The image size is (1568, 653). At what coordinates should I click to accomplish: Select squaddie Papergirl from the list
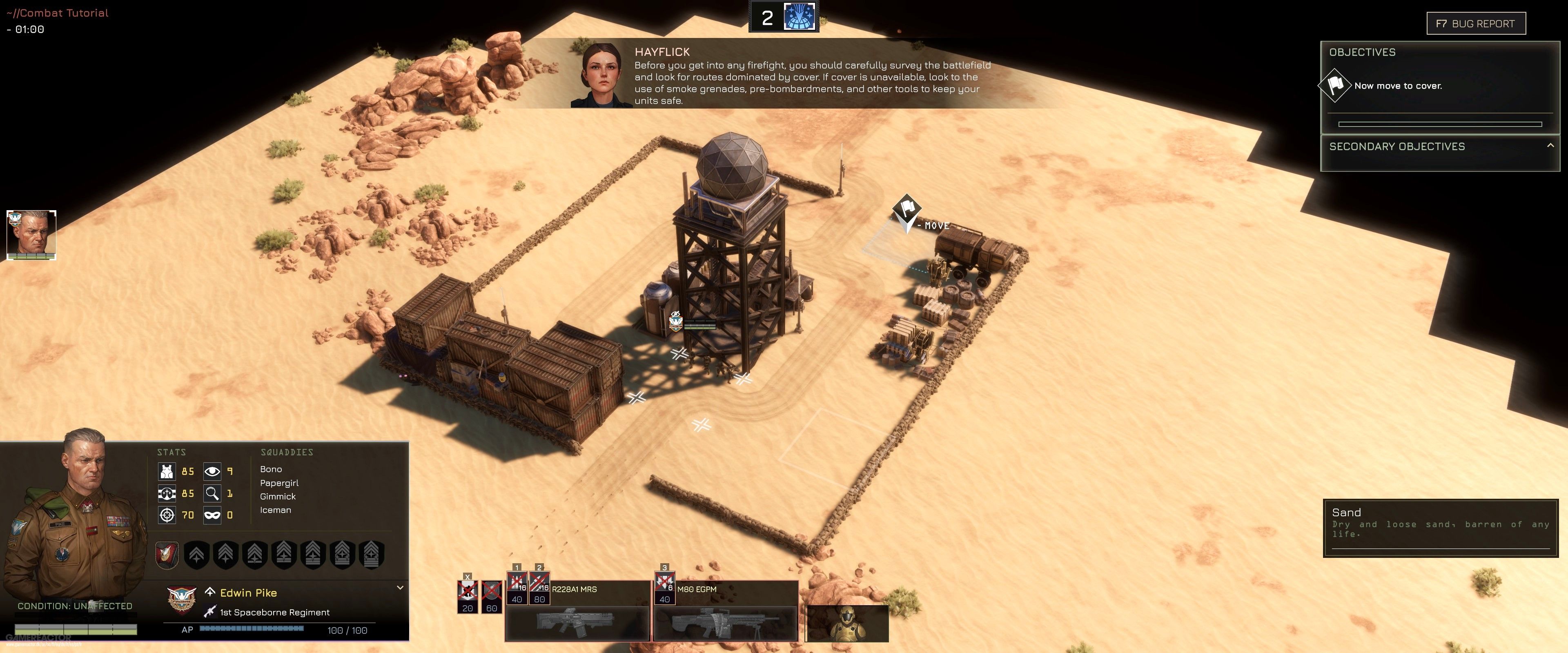pos(279,483)
